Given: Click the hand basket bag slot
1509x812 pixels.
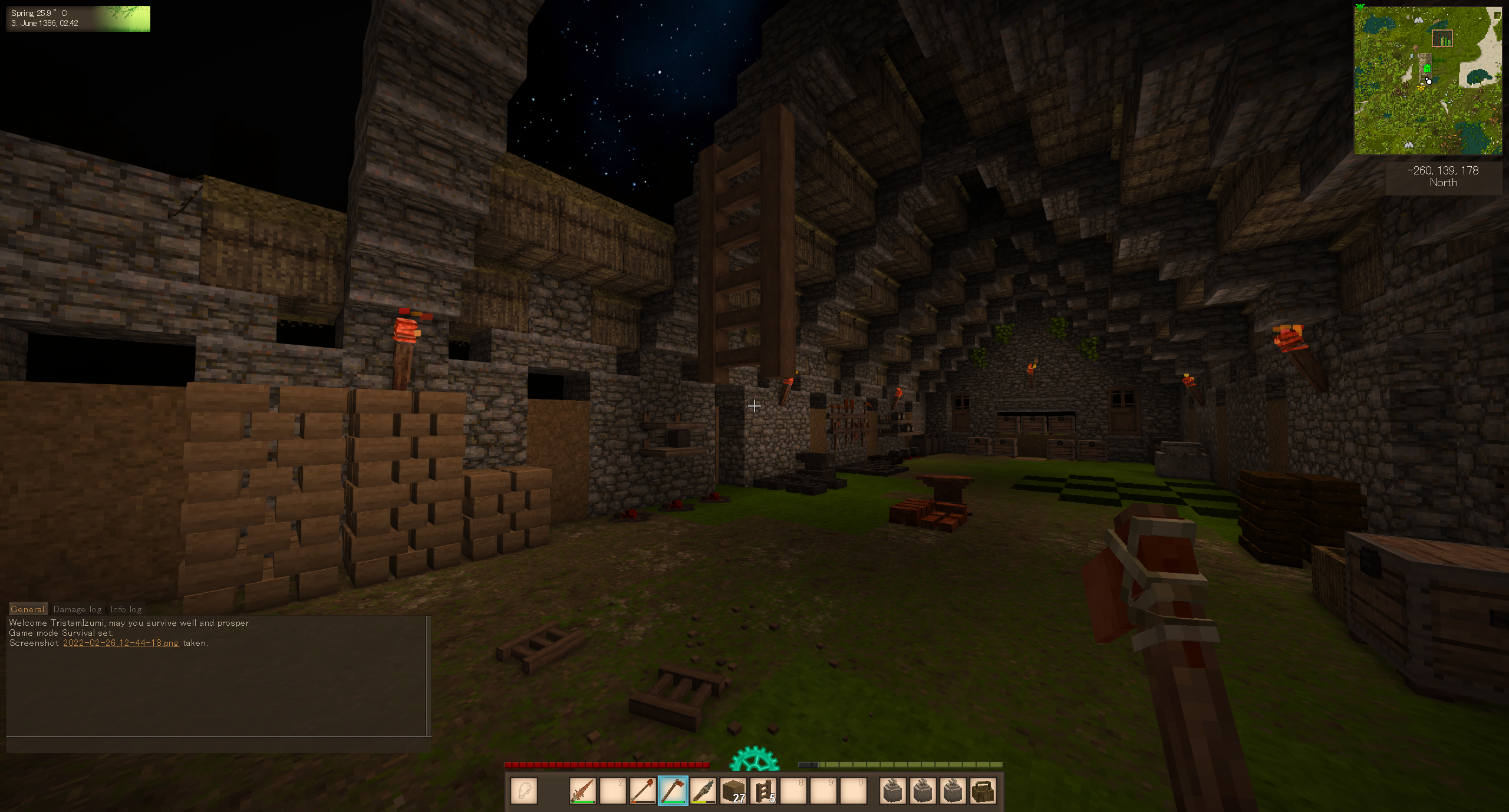Looking at the screenshot, I should (x=982, y=791).
